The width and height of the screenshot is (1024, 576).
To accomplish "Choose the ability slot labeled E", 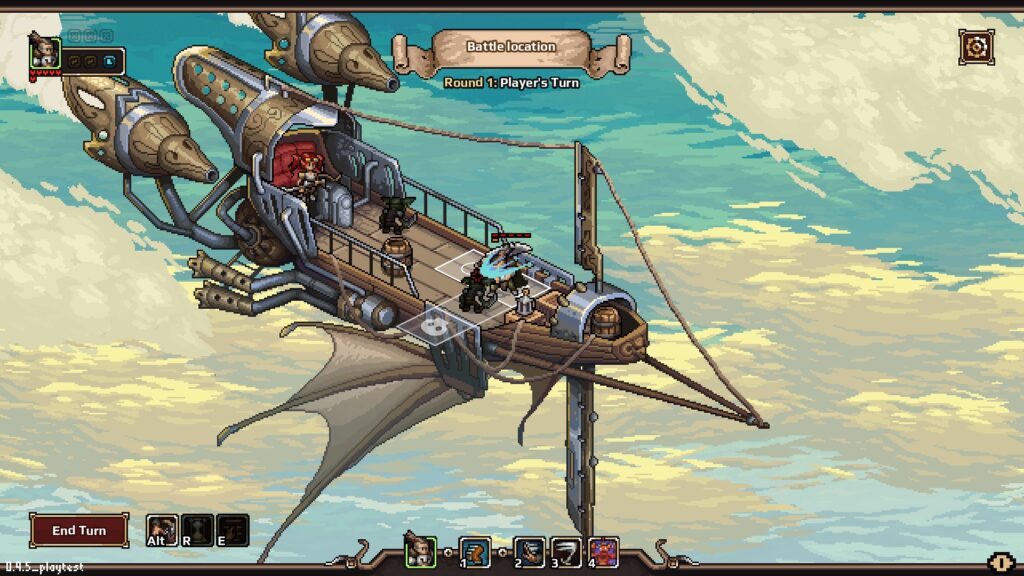I will click(232, 529).
